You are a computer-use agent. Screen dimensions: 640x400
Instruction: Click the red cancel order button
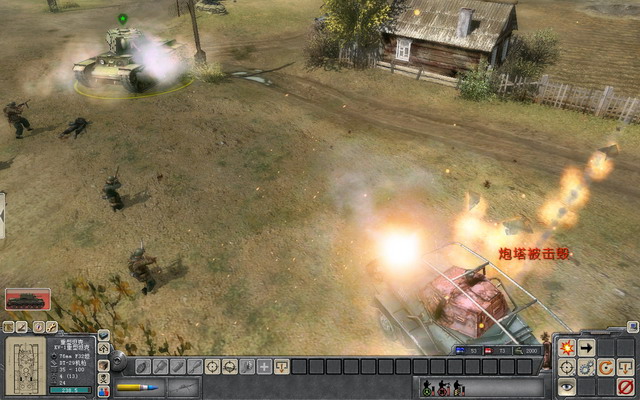pyautogui.click(x=626, y=386)
